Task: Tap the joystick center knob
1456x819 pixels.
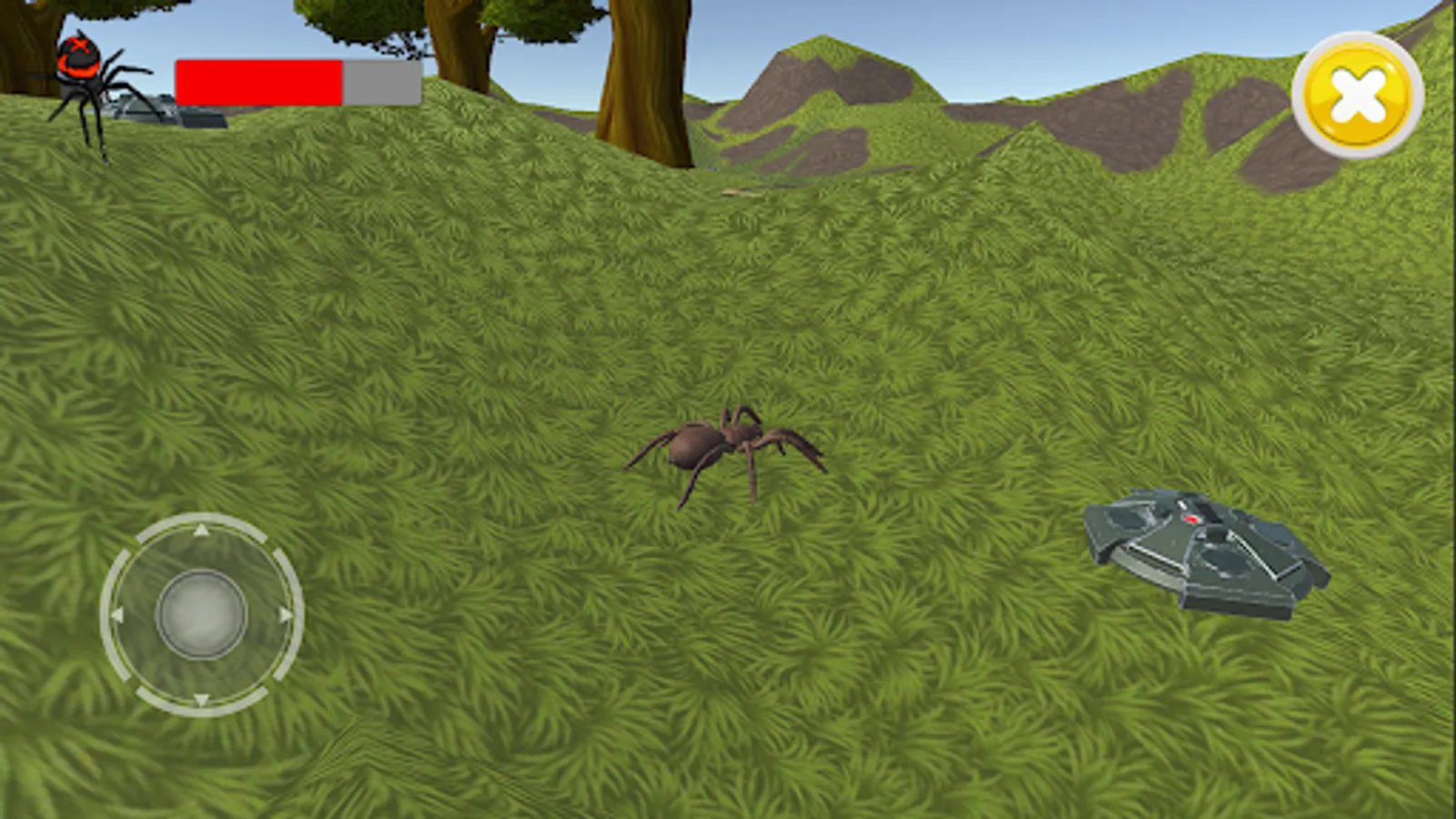Action: [200, 612]
